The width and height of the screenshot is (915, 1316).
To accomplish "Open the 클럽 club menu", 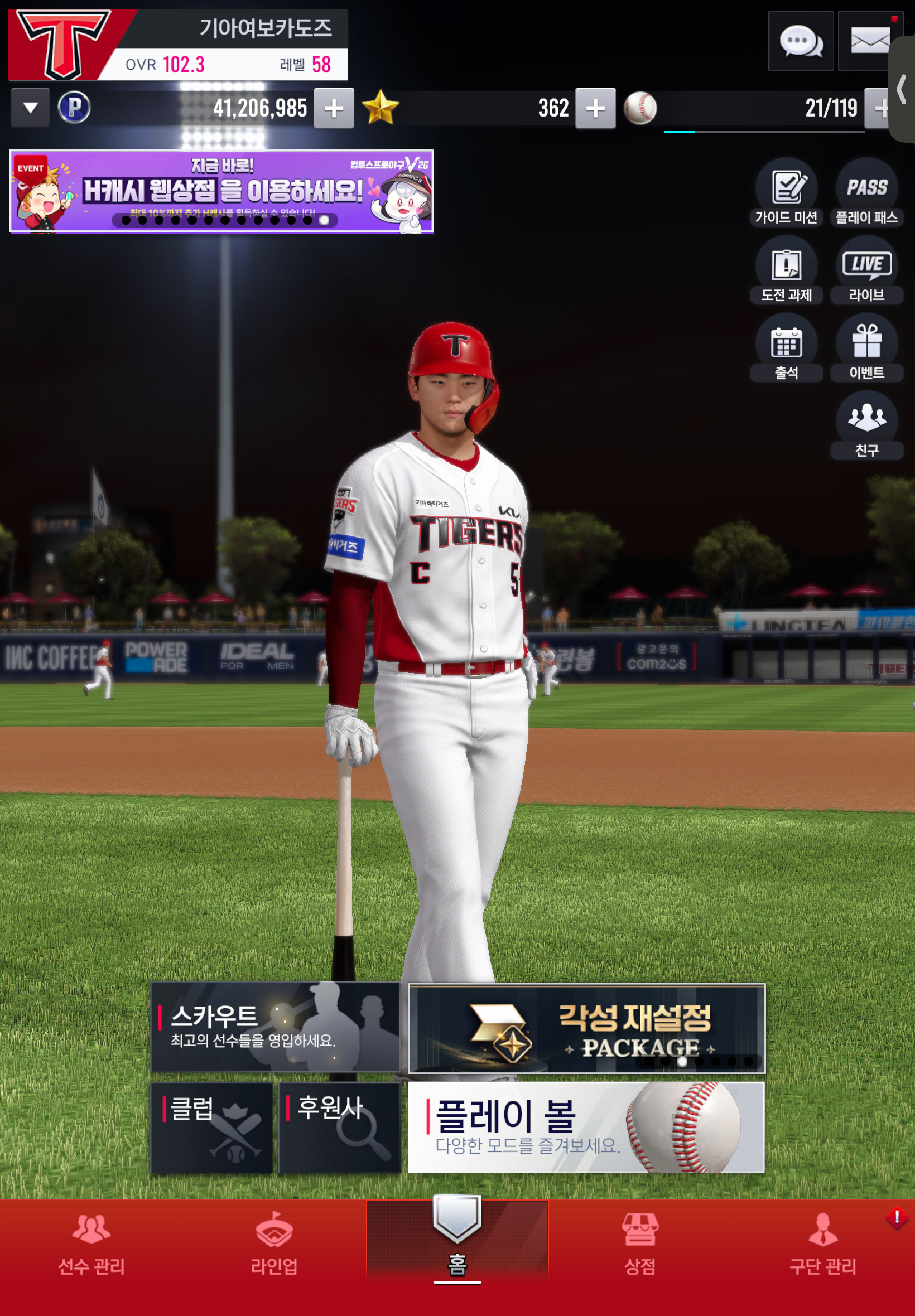I will click(211, 1128).
